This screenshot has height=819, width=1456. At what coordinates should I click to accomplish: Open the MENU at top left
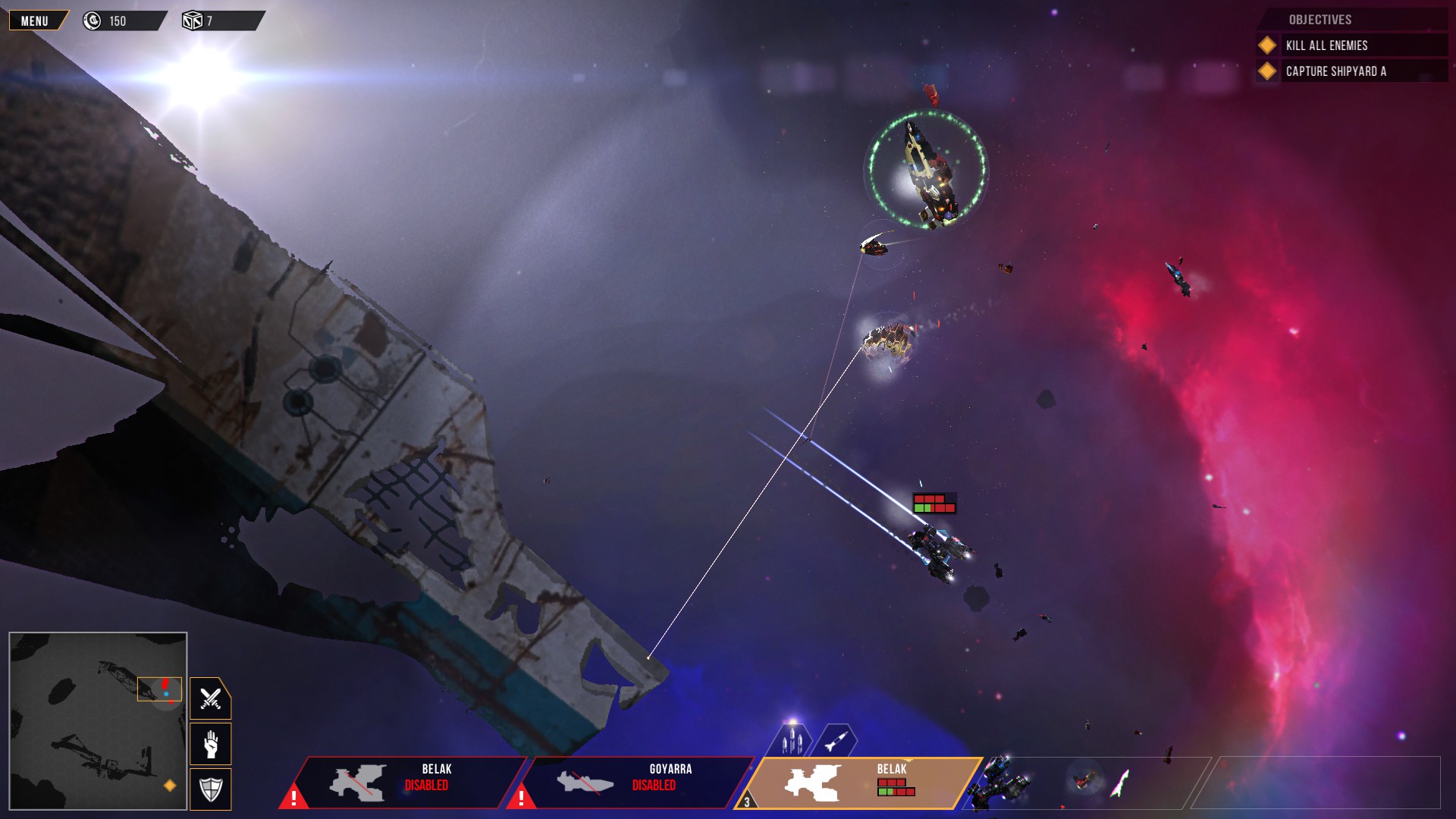tap(33, 20)
